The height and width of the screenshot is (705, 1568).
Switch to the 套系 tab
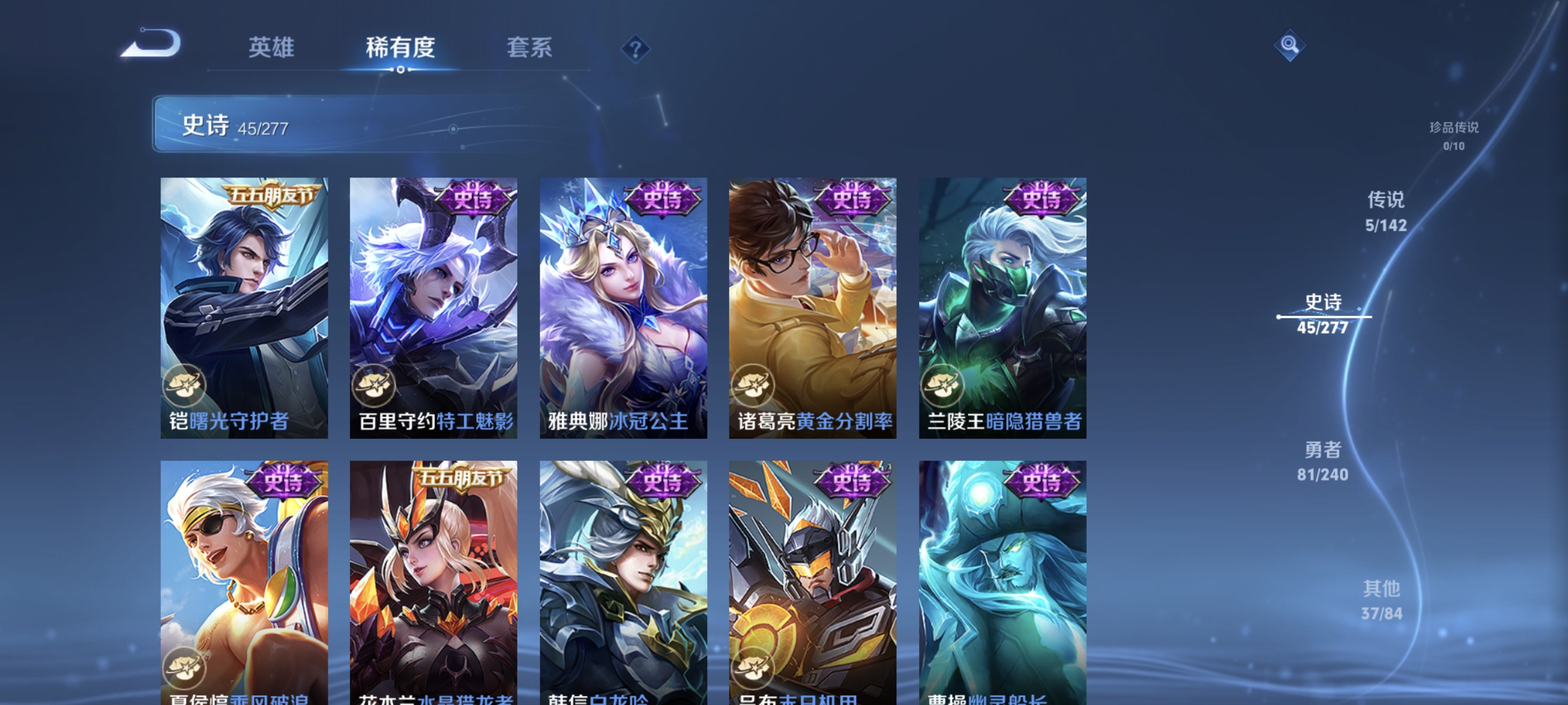(529, 49)
